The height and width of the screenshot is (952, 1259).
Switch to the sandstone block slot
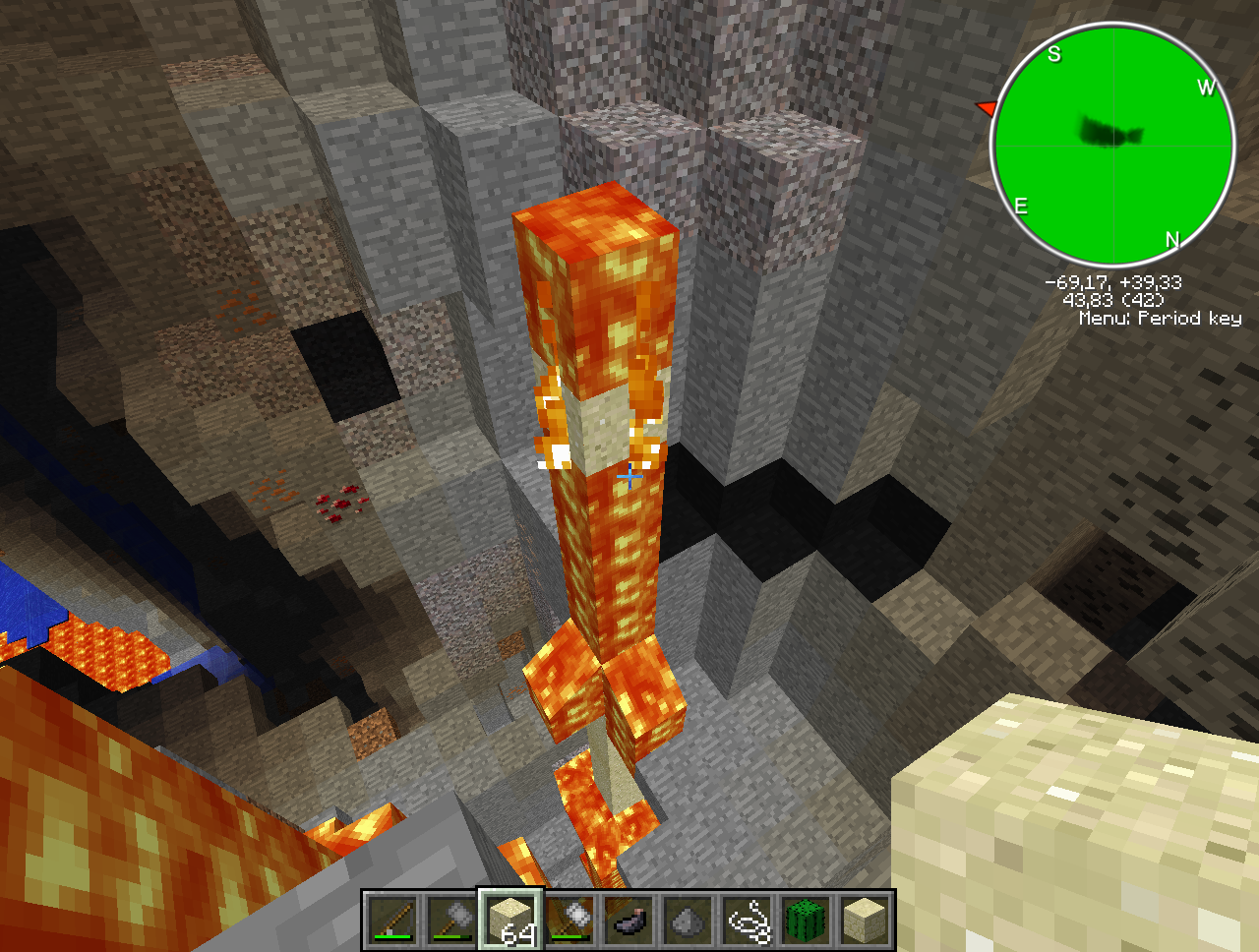pos(866,921)
